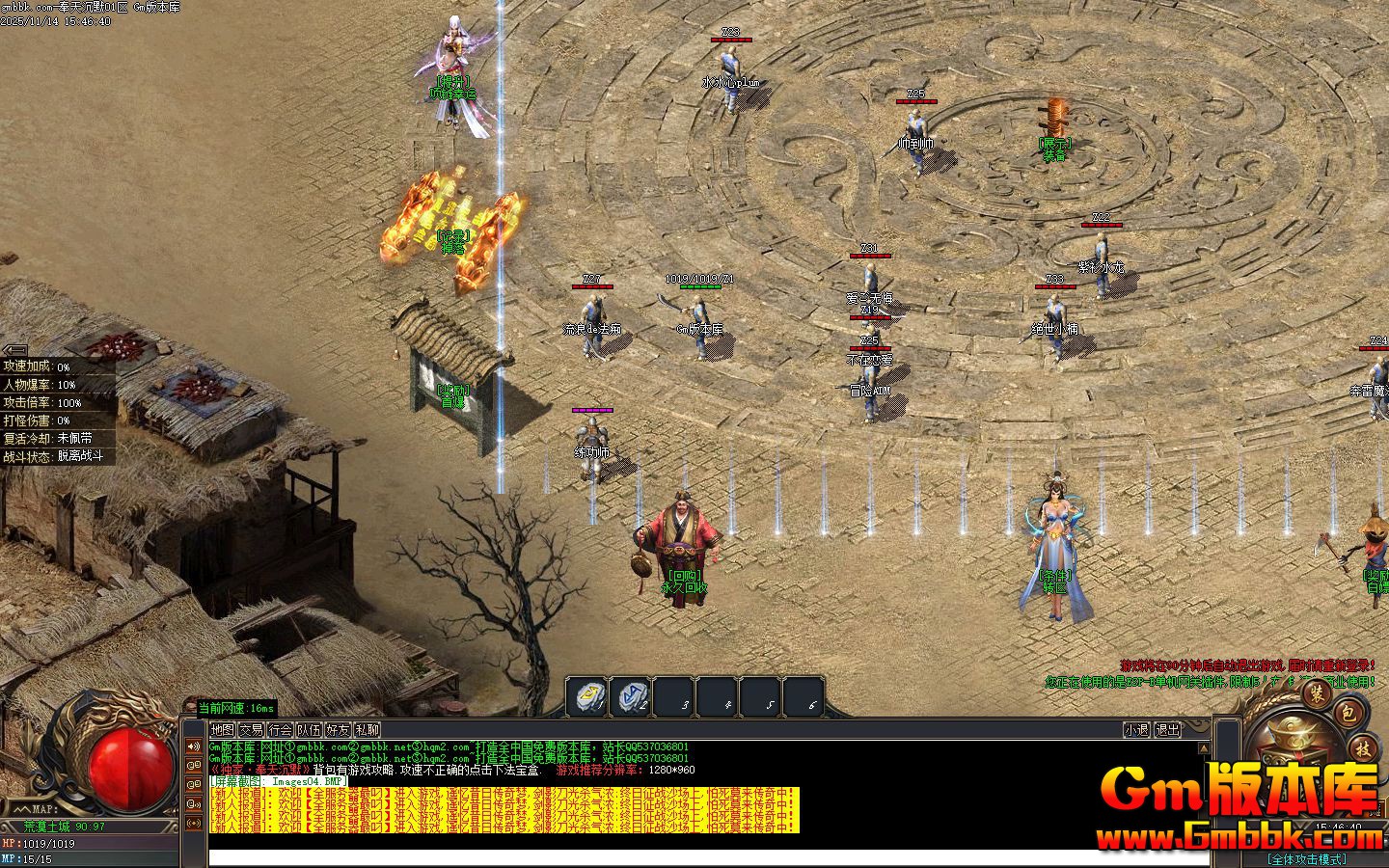
Task: Open the 地图 map menu
Action: [x=222, y=730]
